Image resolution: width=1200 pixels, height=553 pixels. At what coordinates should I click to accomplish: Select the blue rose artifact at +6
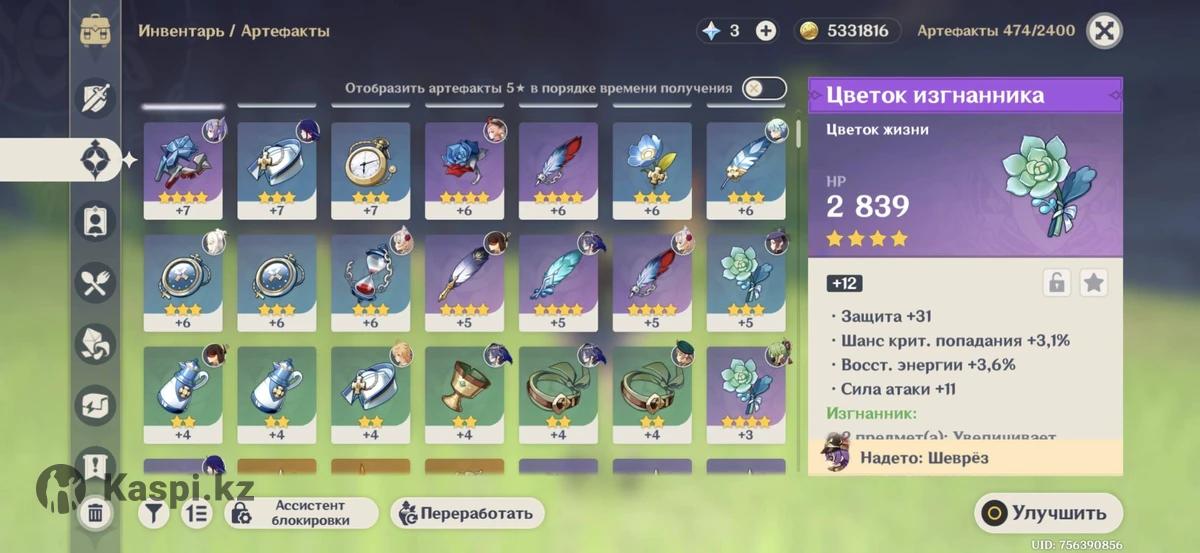tap(464, 169)
